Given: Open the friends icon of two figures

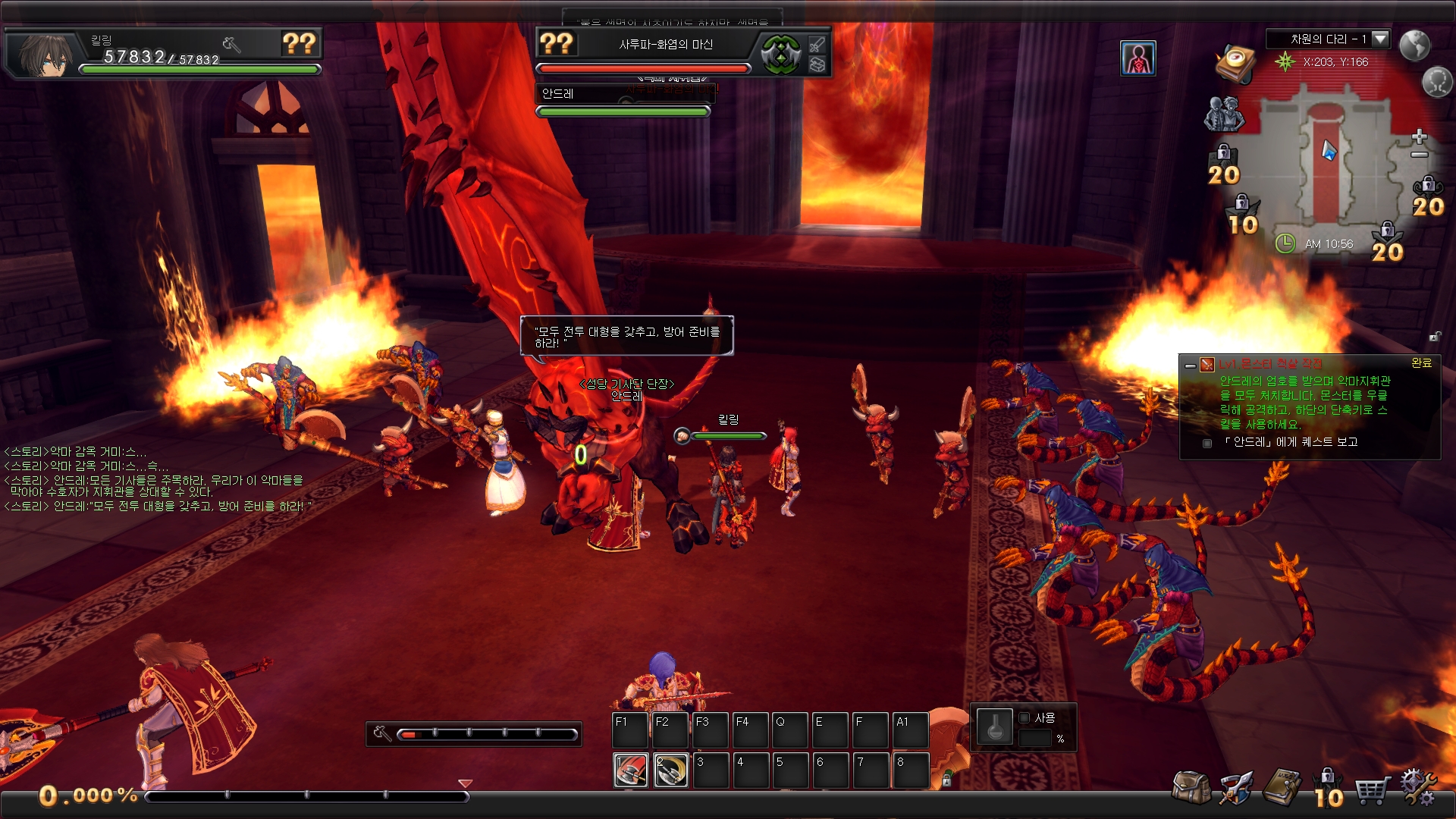Looking at the screenshot, I should (1224, 114).
